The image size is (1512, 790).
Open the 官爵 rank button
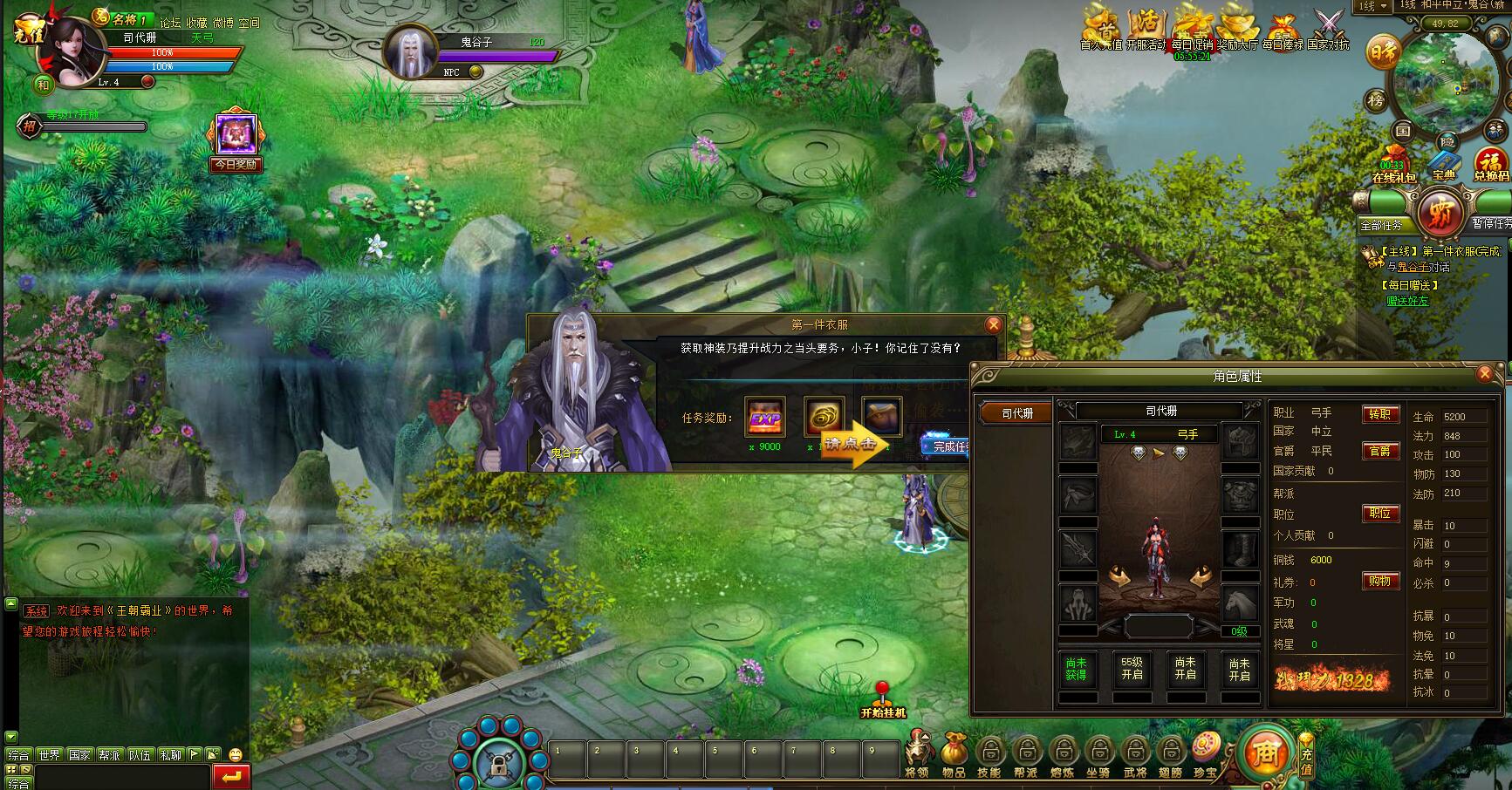[1380, 451]
